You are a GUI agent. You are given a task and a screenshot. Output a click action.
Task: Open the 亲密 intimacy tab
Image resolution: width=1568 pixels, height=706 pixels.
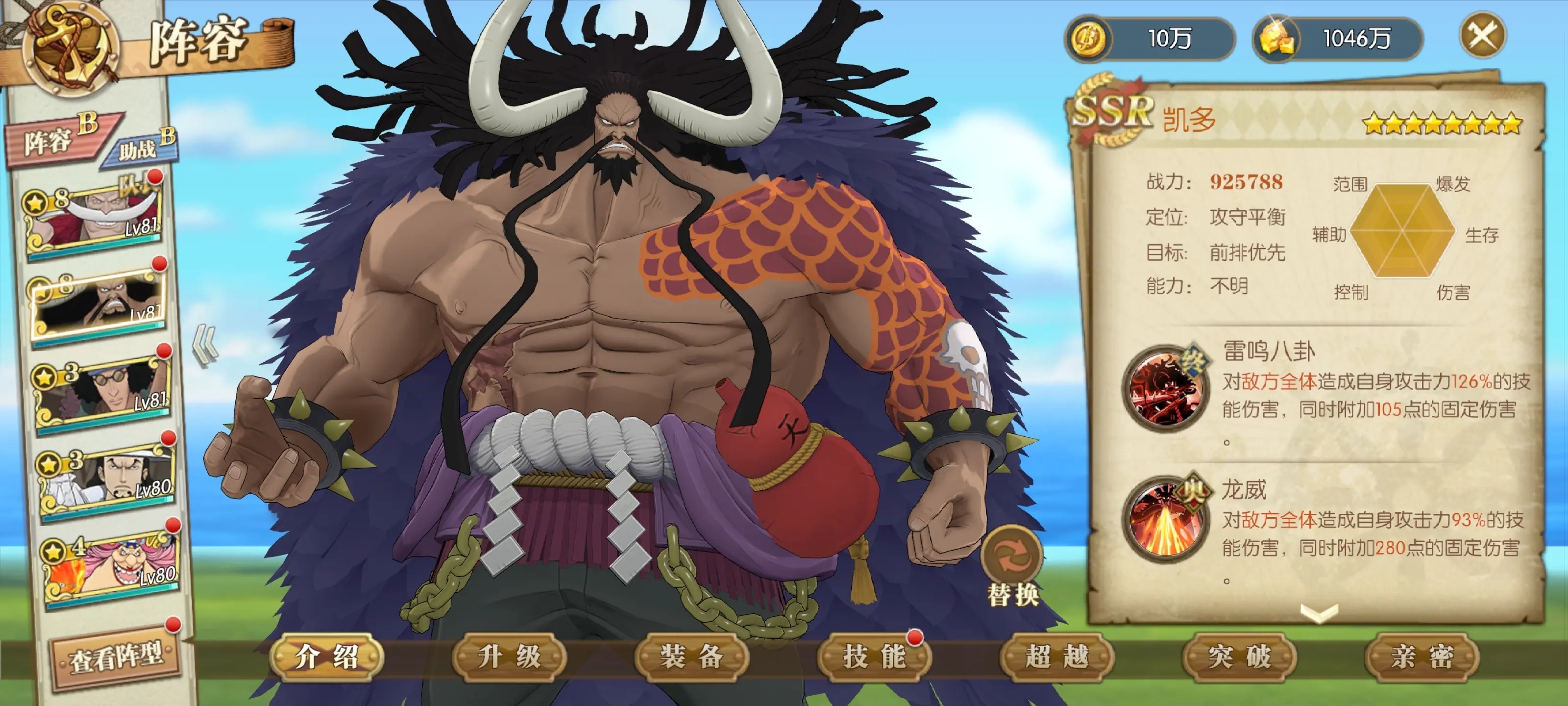point(1422,656)
